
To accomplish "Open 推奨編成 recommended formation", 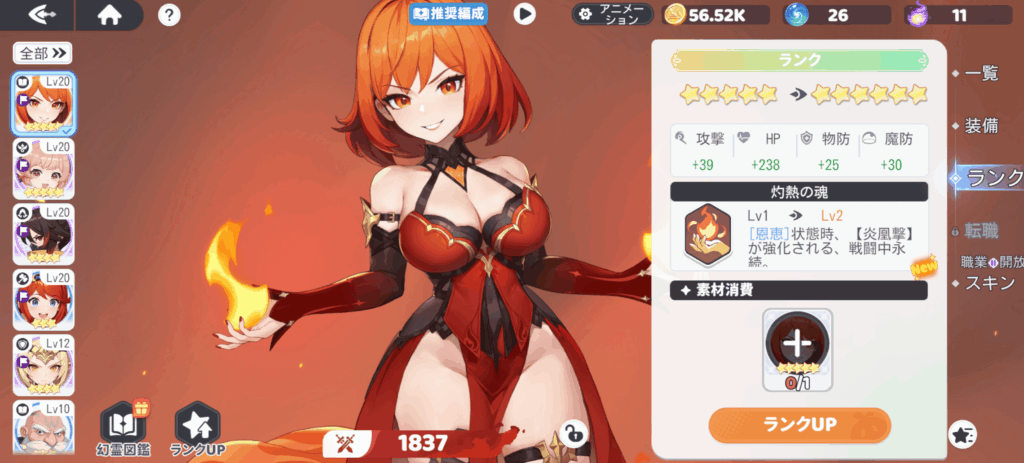I will pos(448,14).
